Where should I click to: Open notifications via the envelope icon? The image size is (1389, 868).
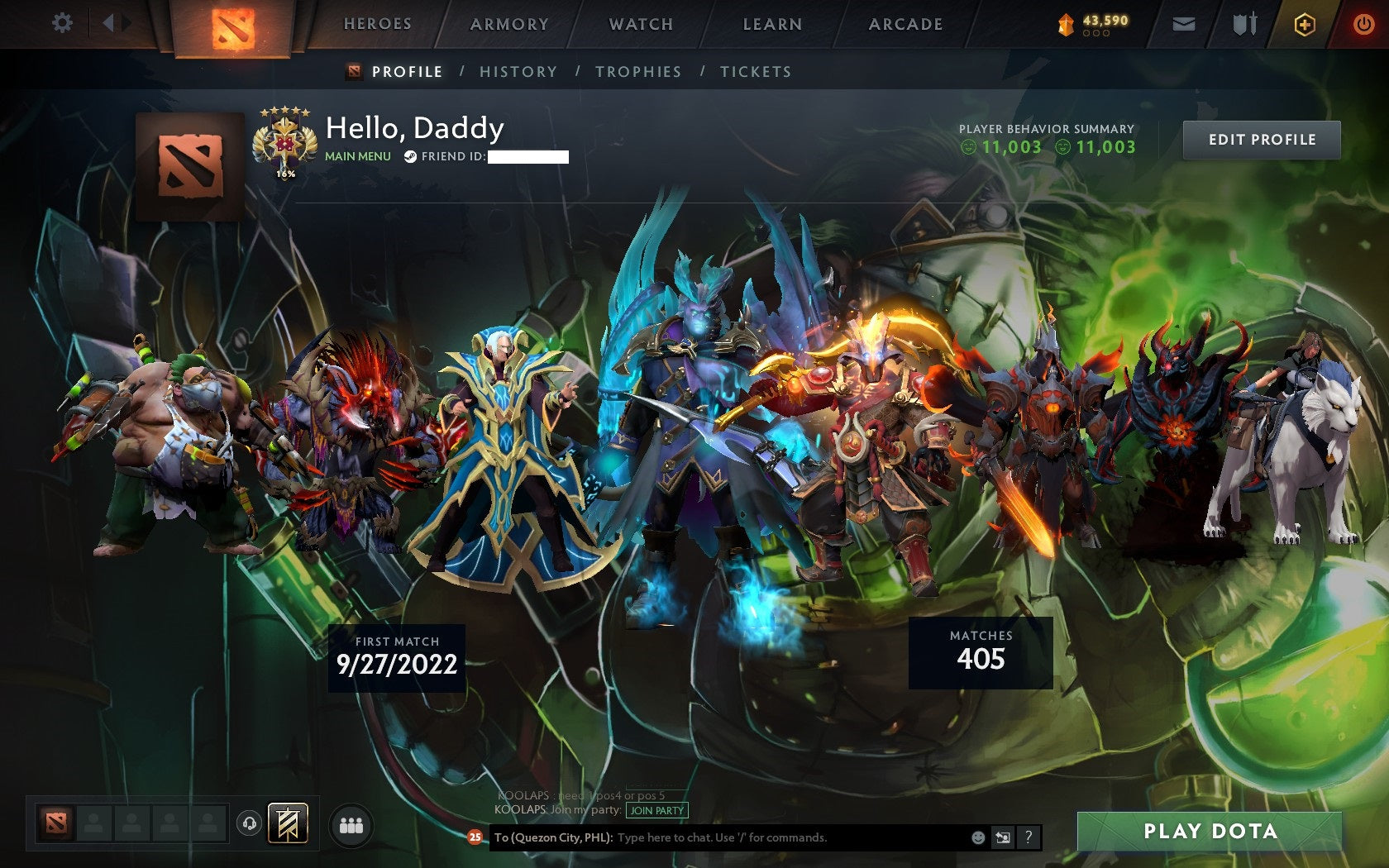click(x=1186, y=24)
